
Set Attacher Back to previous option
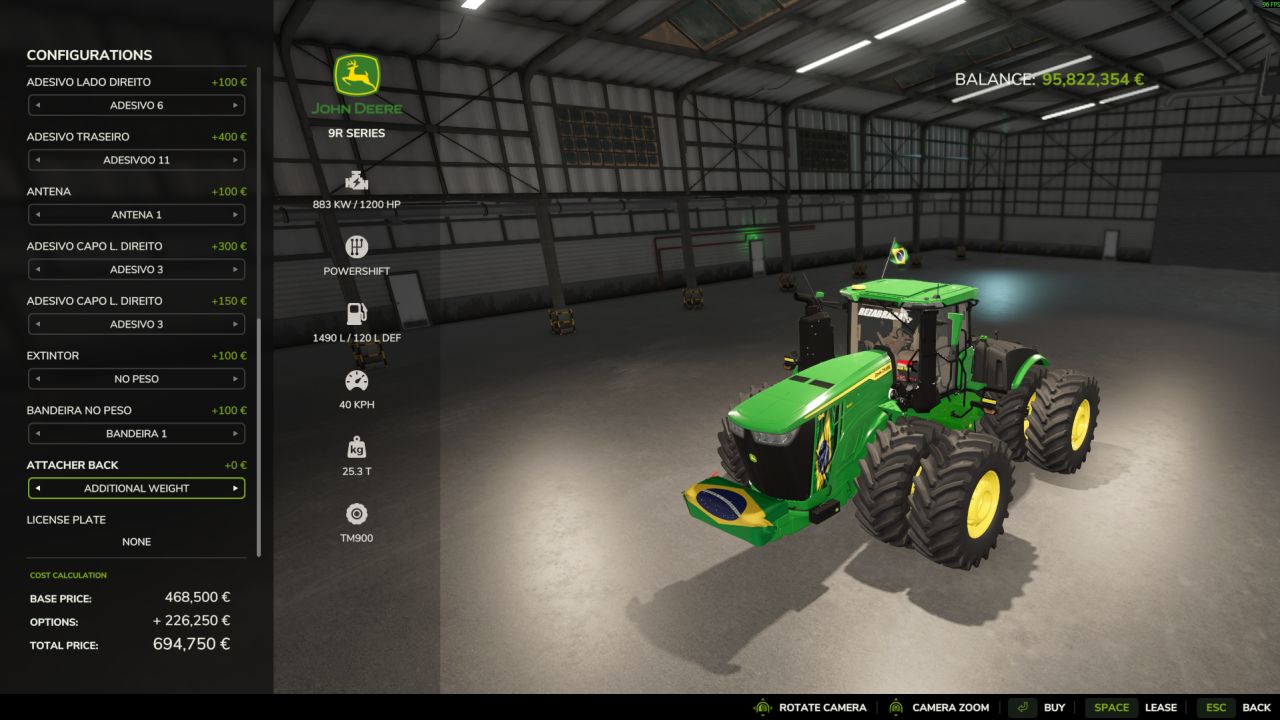(x=37, y=489)
